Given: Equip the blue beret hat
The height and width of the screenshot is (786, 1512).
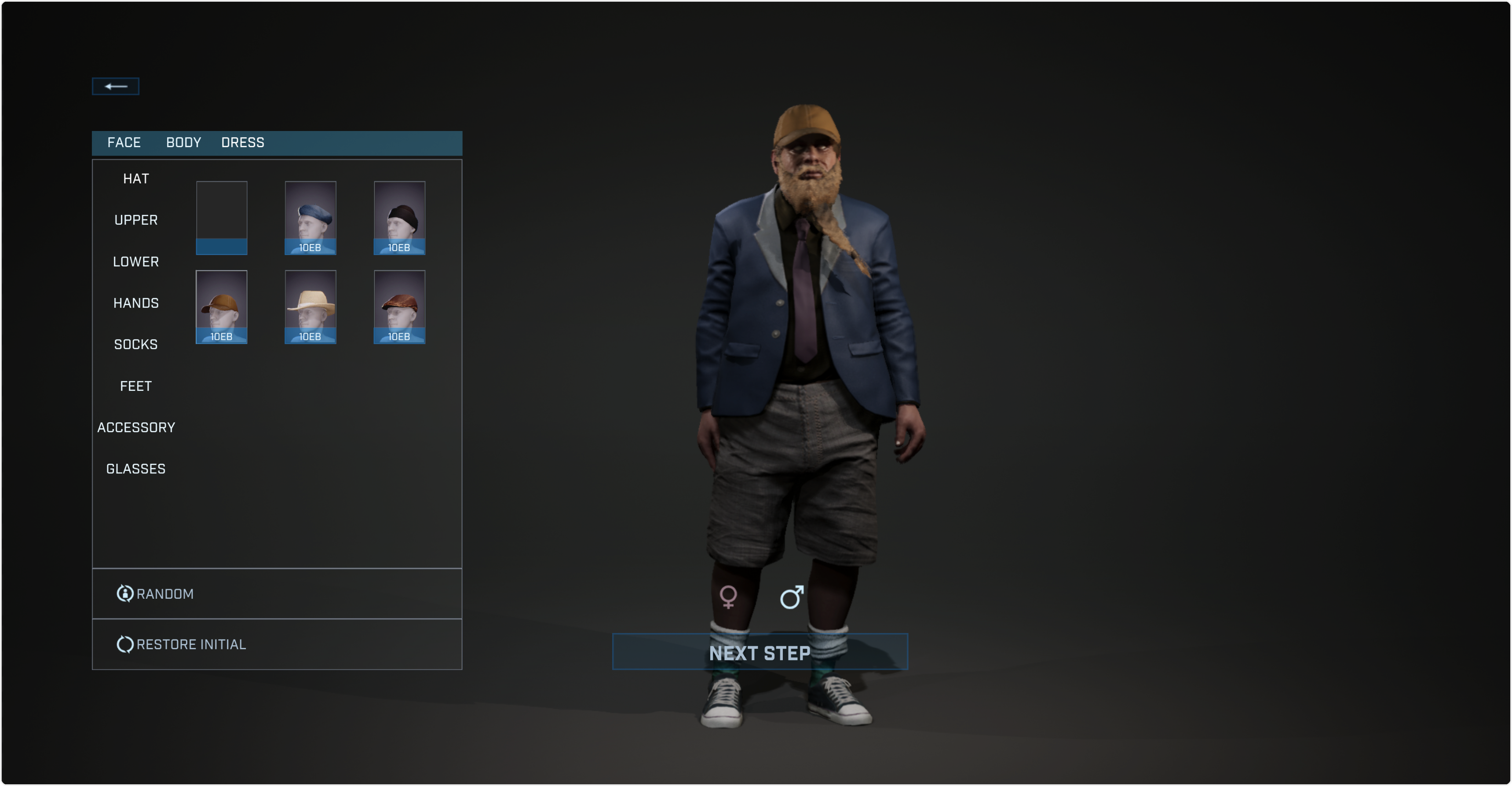Looking at the screenshot, I should [x=310, y=218].
